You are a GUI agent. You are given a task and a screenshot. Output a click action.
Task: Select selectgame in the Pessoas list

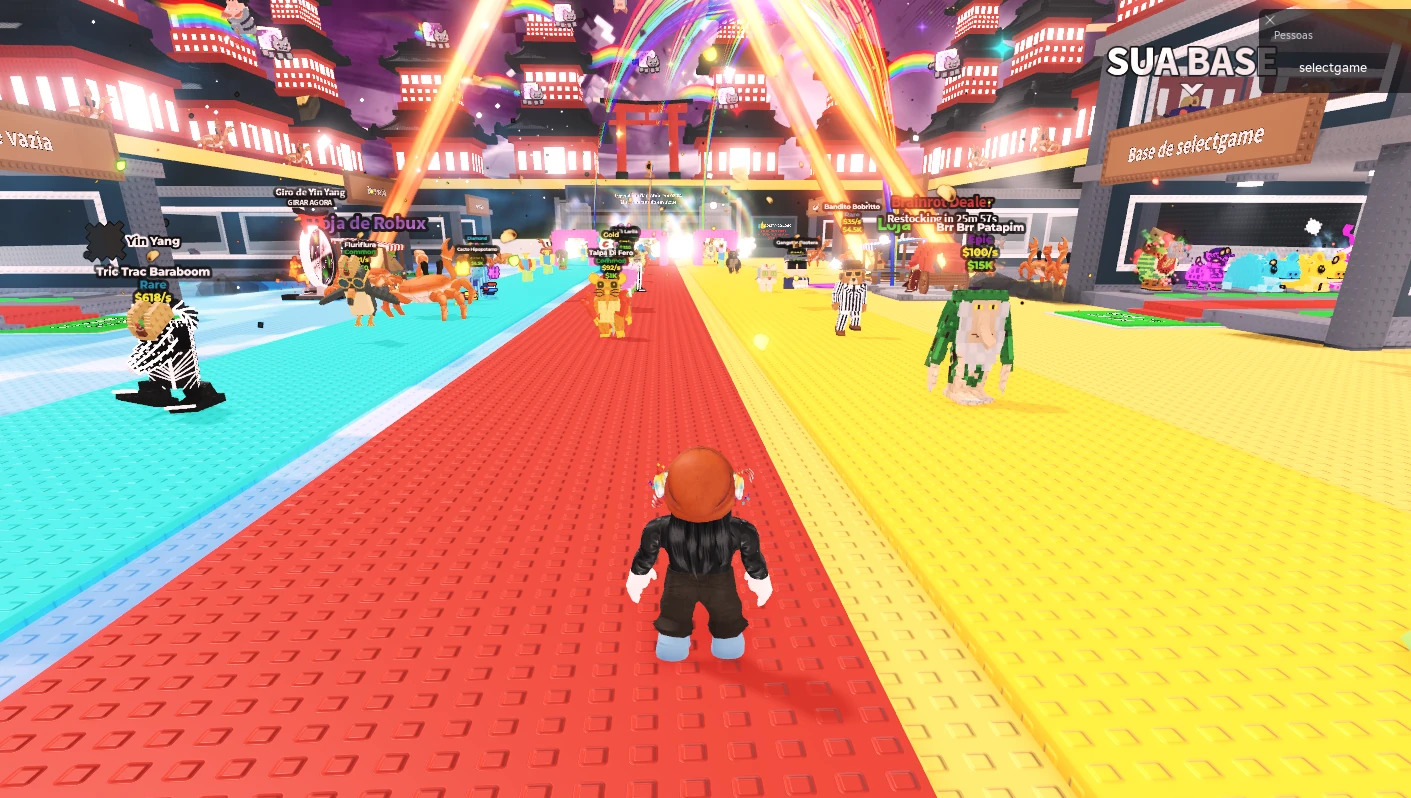[x=1332, y=67]
